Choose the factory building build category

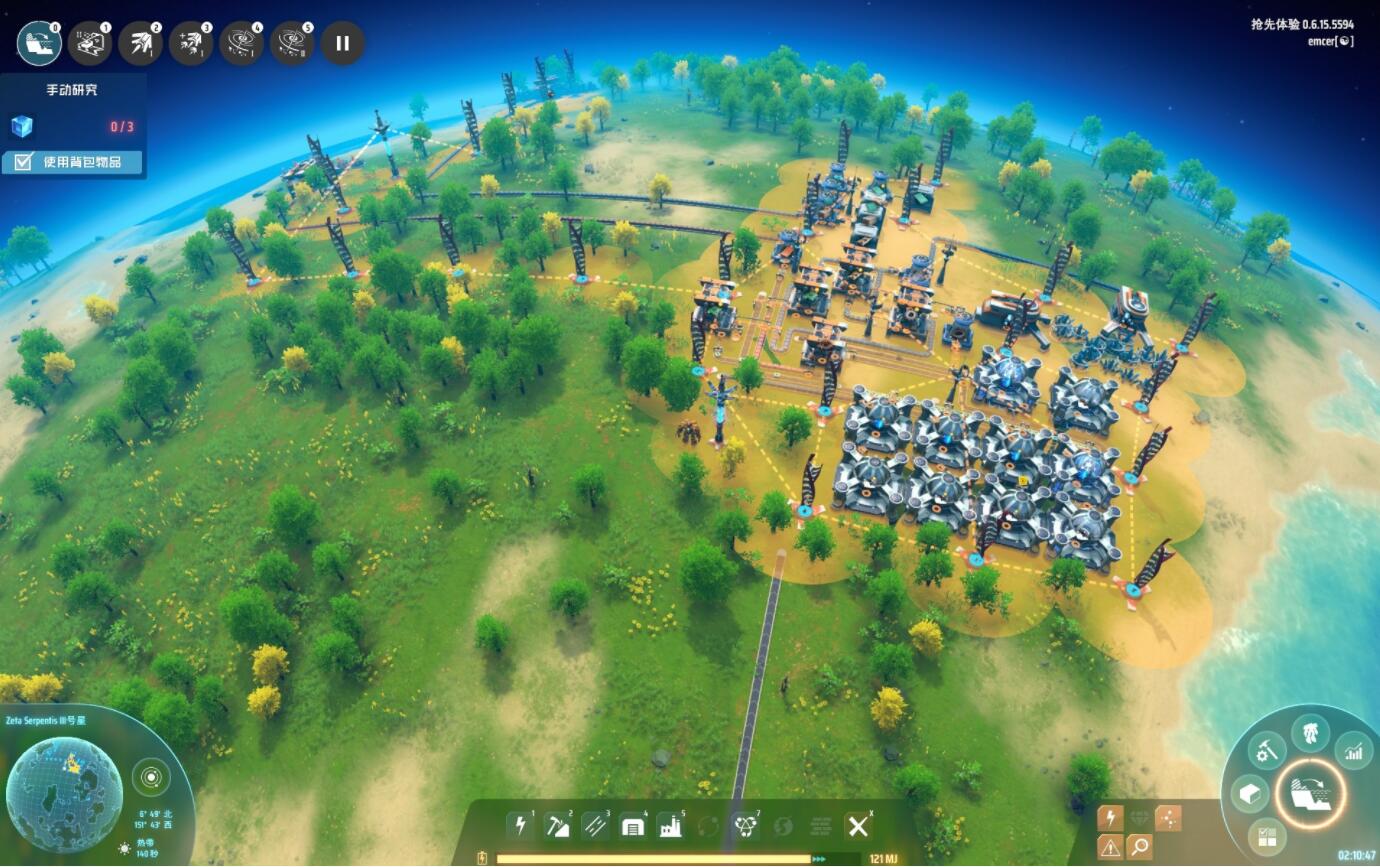(669, 825)
